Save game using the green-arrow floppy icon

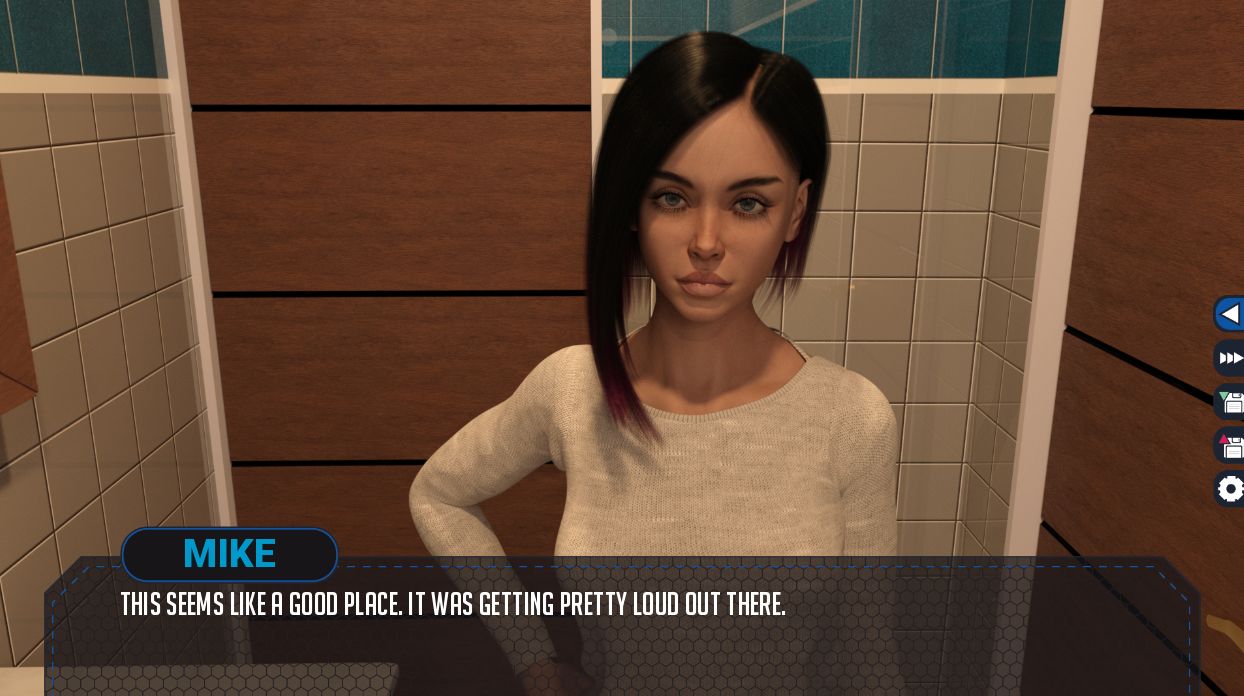[1231, 402]
